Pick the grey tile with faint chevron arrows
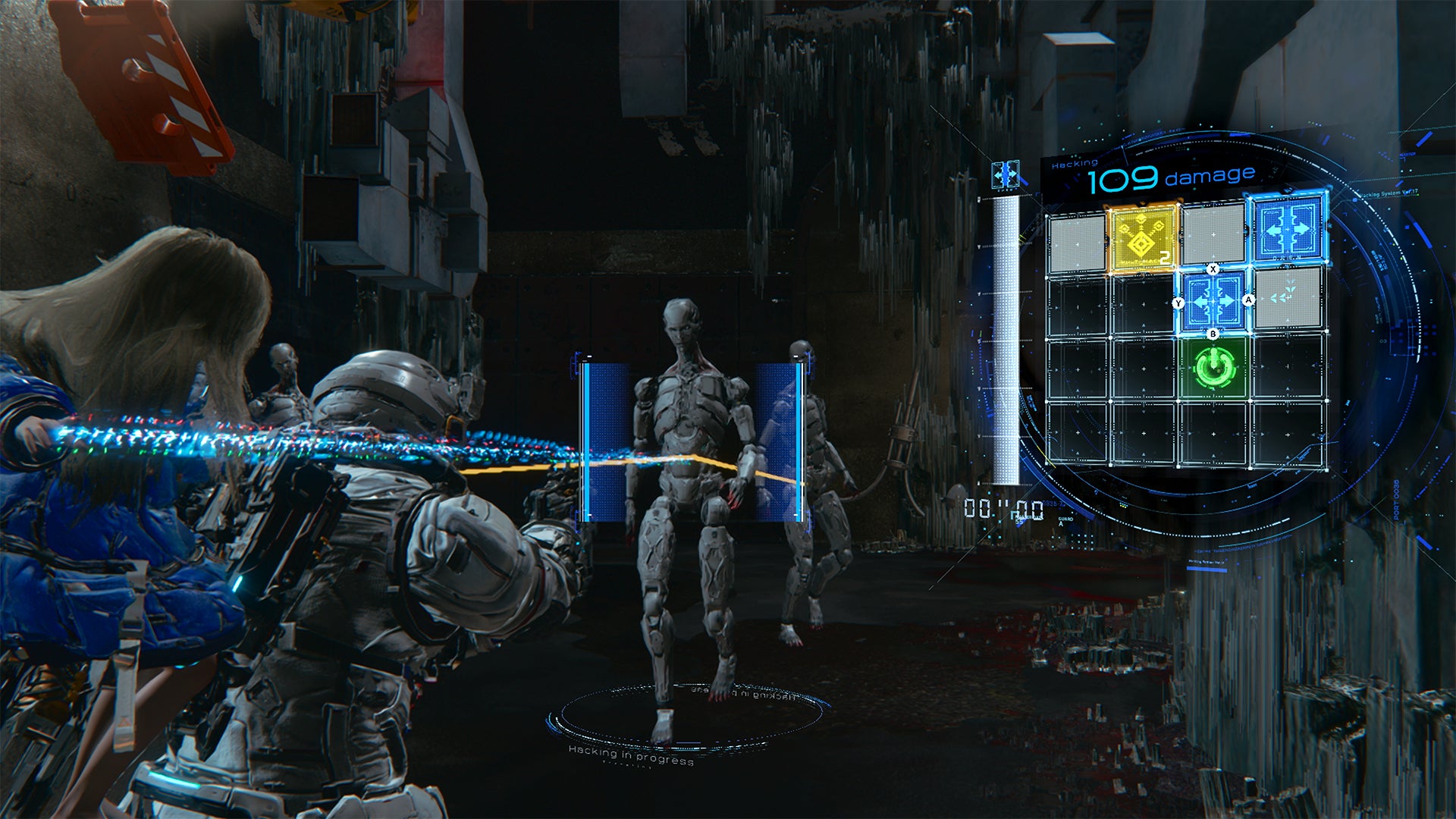Image resolution: width=1456 pixels, height=819 pixels. click(x=1287, y=298)
